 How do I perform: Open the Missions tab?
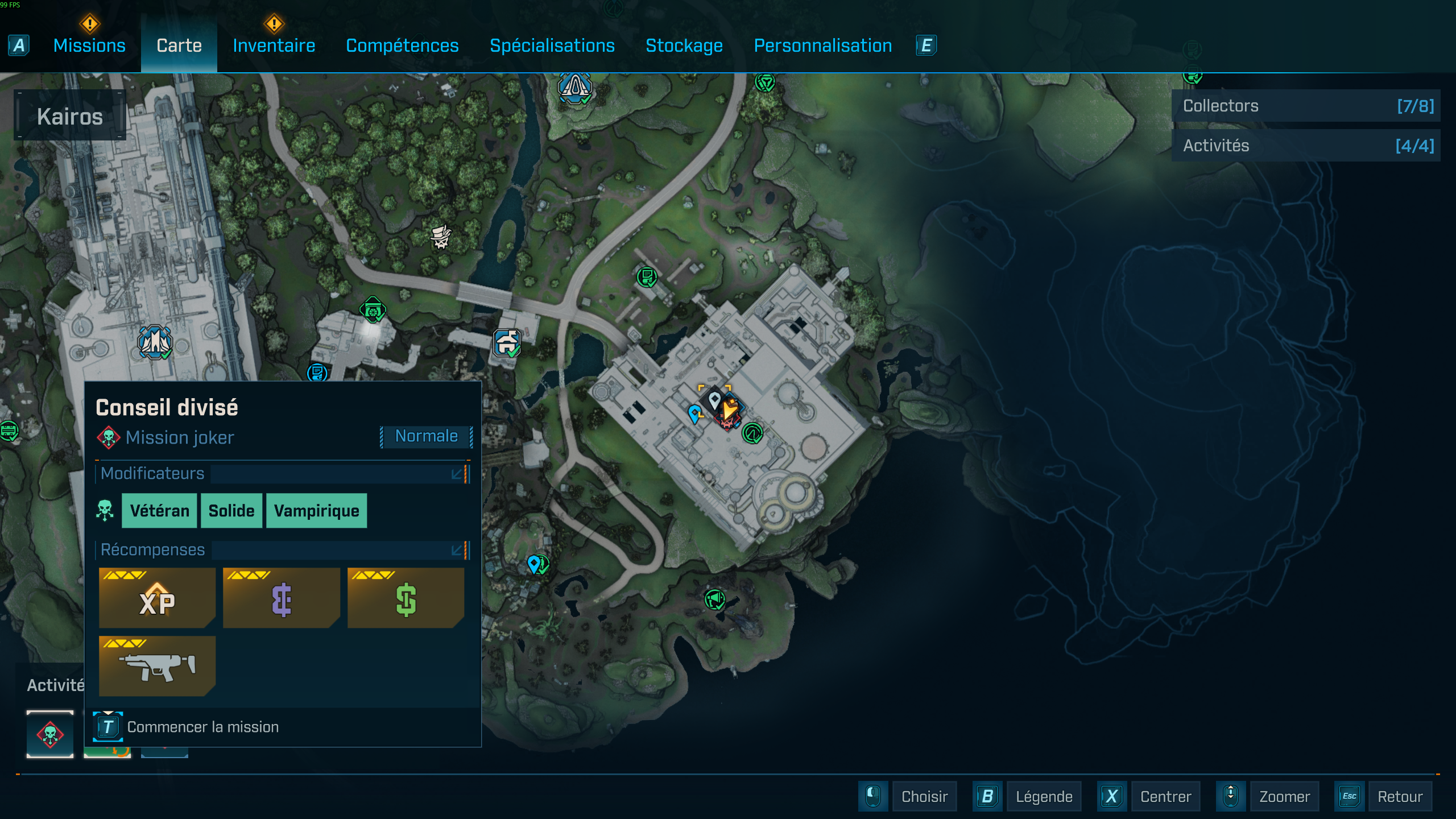click(89, 45)
